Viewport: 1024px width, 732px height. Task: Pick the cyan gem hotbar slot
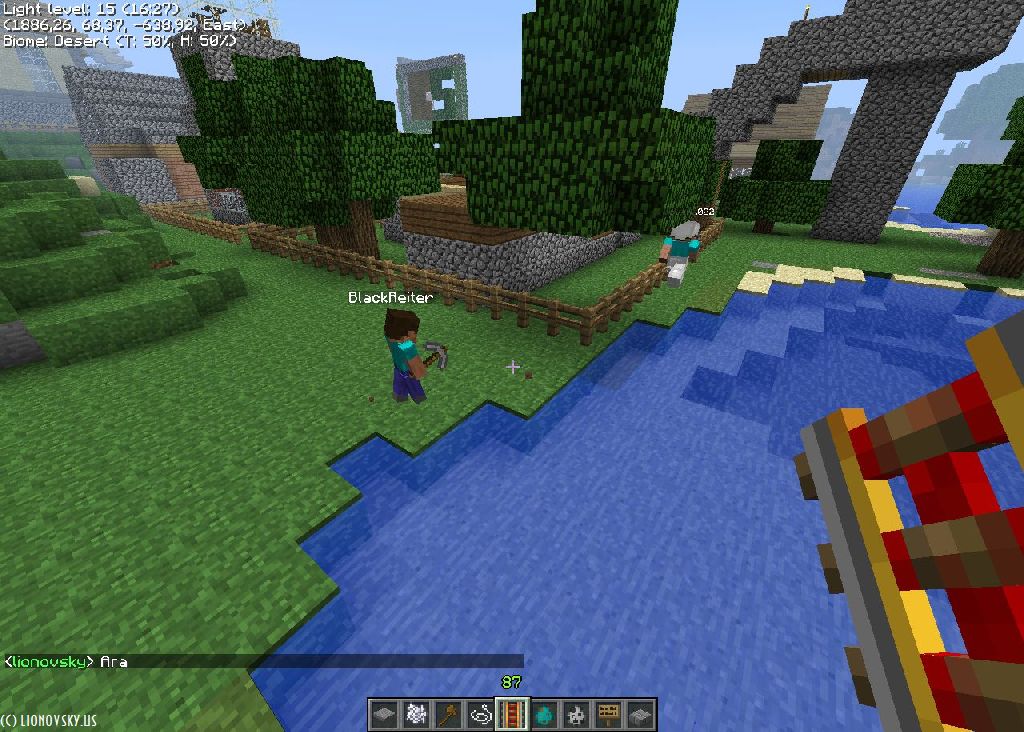tap(544, 714)
